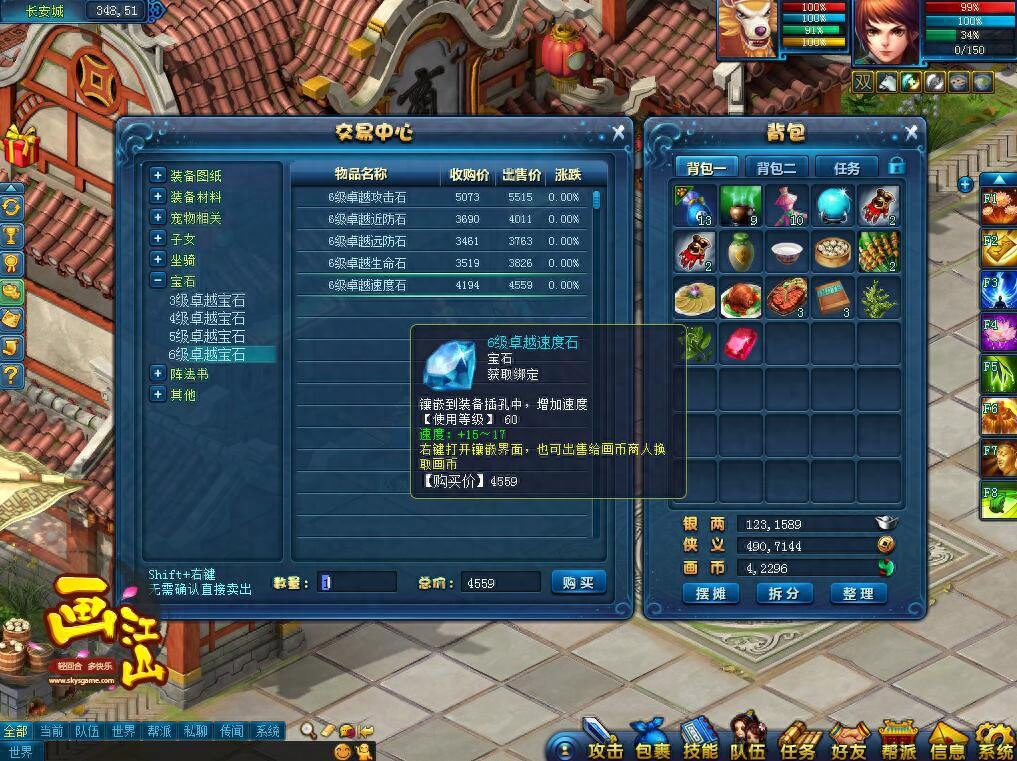The image size is (1017, 761).
Task: Select the 6级卓越攻击石 row
Action: [x=367, y=197]
